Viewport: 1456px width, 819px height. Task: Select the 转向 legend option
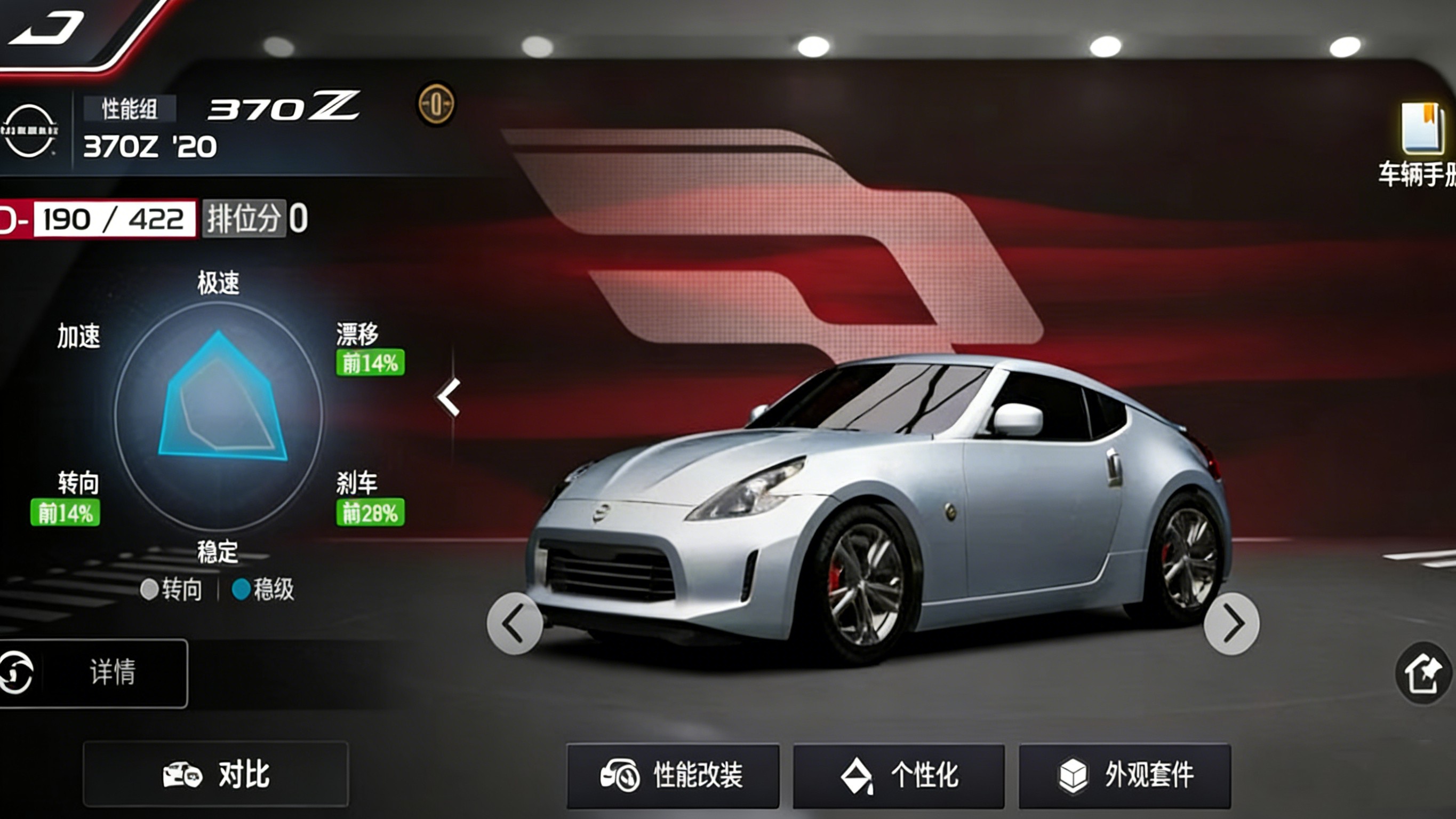tap(171, 590)
